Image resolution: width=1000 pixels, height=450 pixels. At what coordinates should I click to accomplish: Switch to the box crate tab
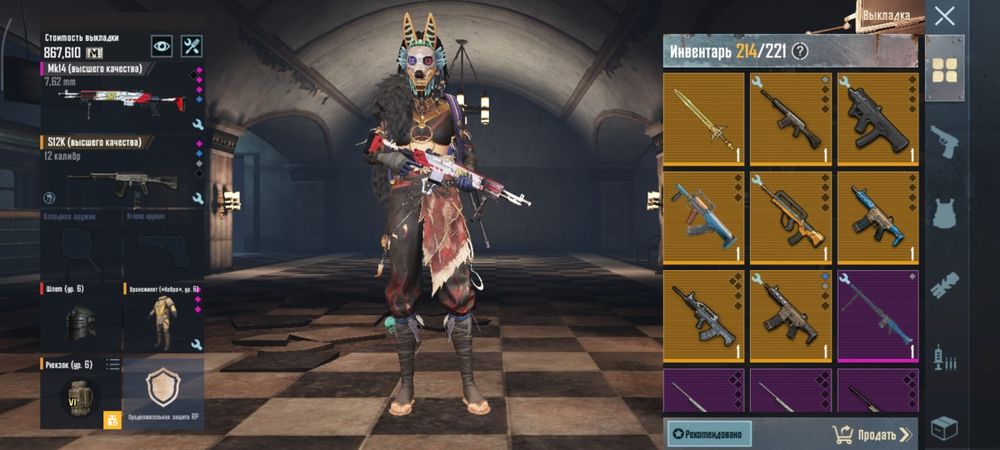tap(944, 428)
